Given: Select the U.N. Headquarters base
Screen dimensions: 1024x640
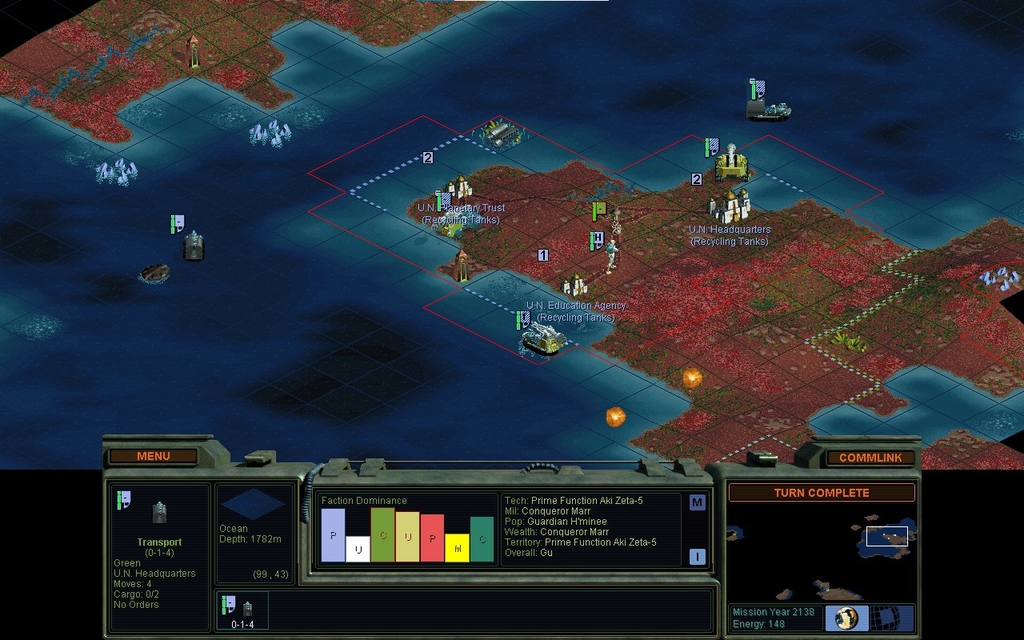Looking at the screenshot, I should (731, 207).
